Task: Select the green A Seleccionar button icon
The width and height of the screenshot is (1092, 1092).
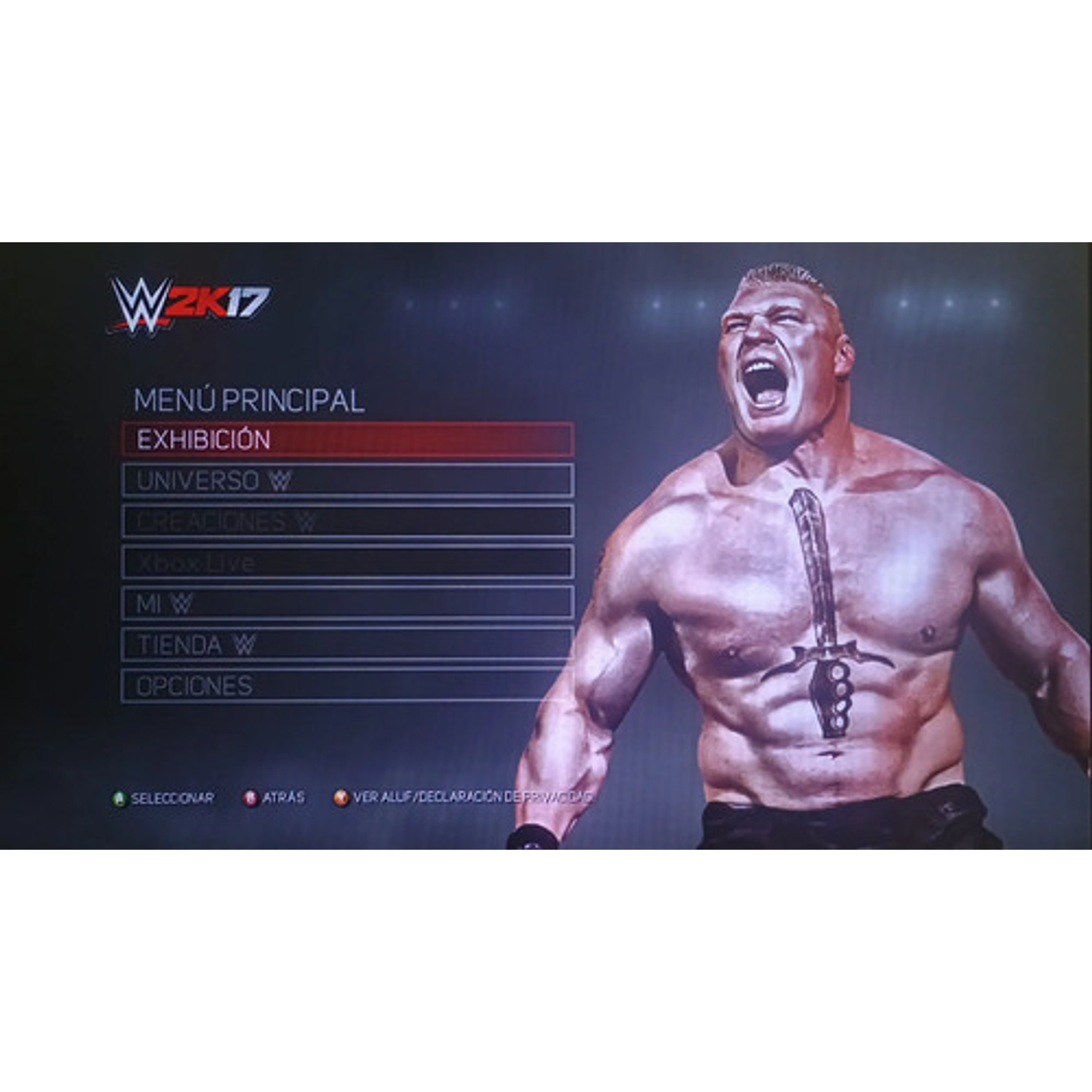Action: point(120,797)
